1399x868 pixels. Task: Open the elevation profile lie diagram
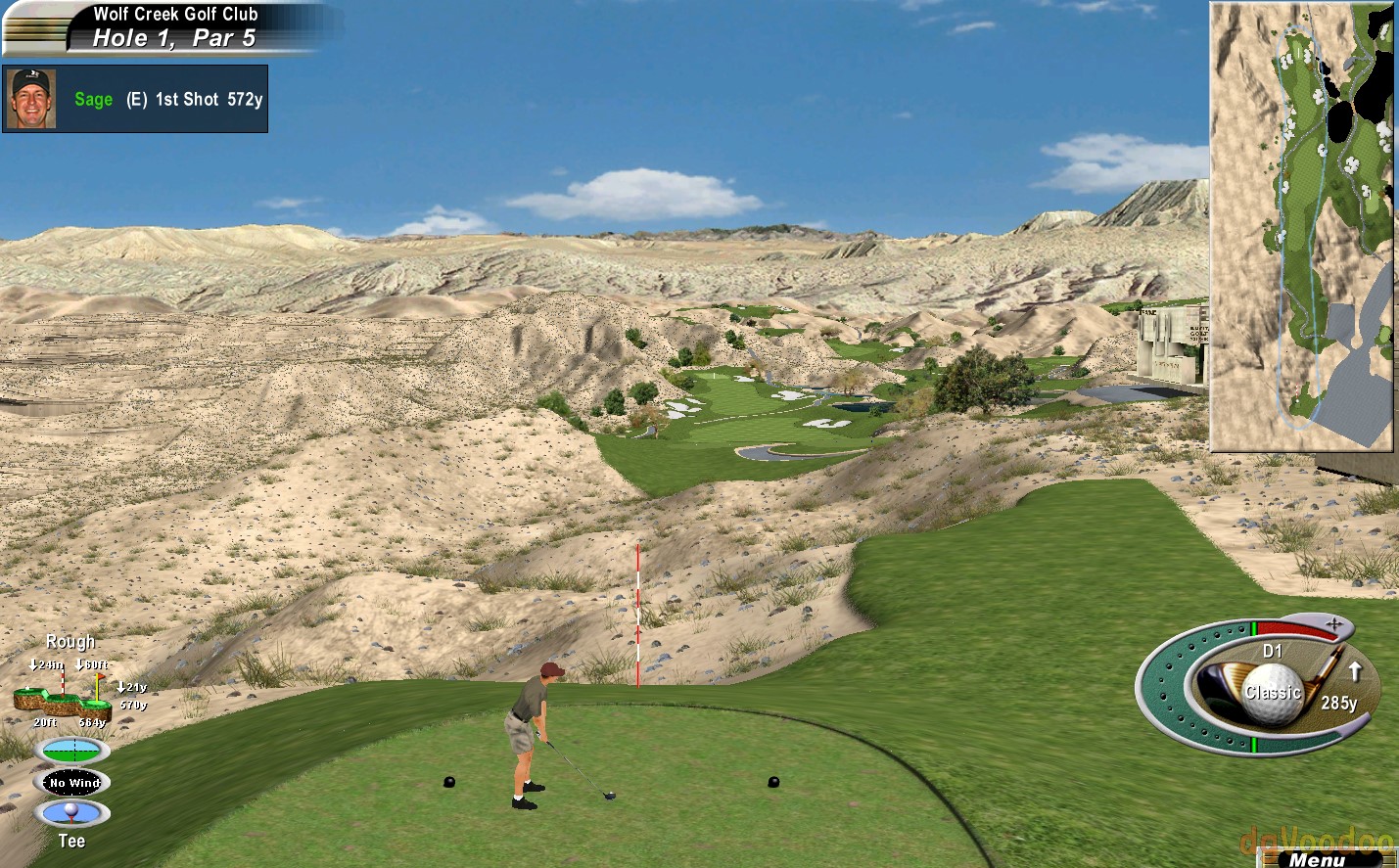tap(62, 696)
